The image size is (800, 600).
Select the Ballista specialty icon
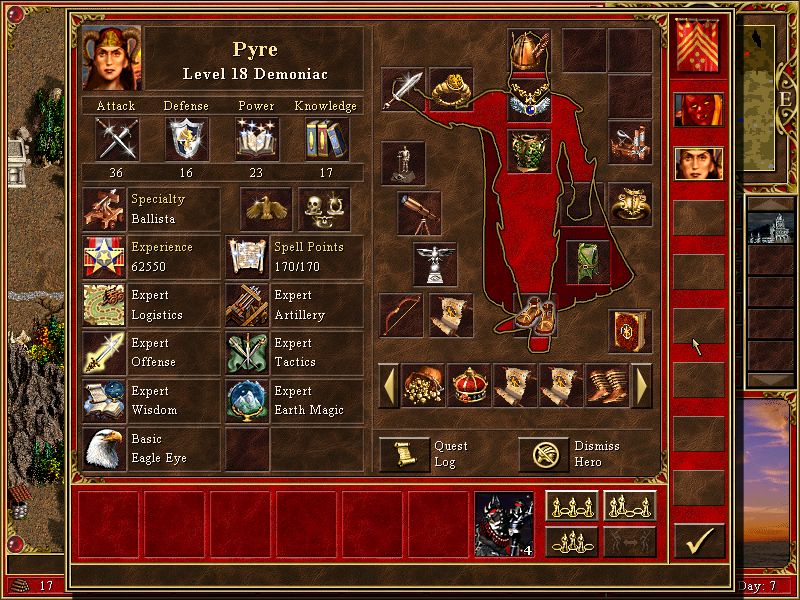105,209
